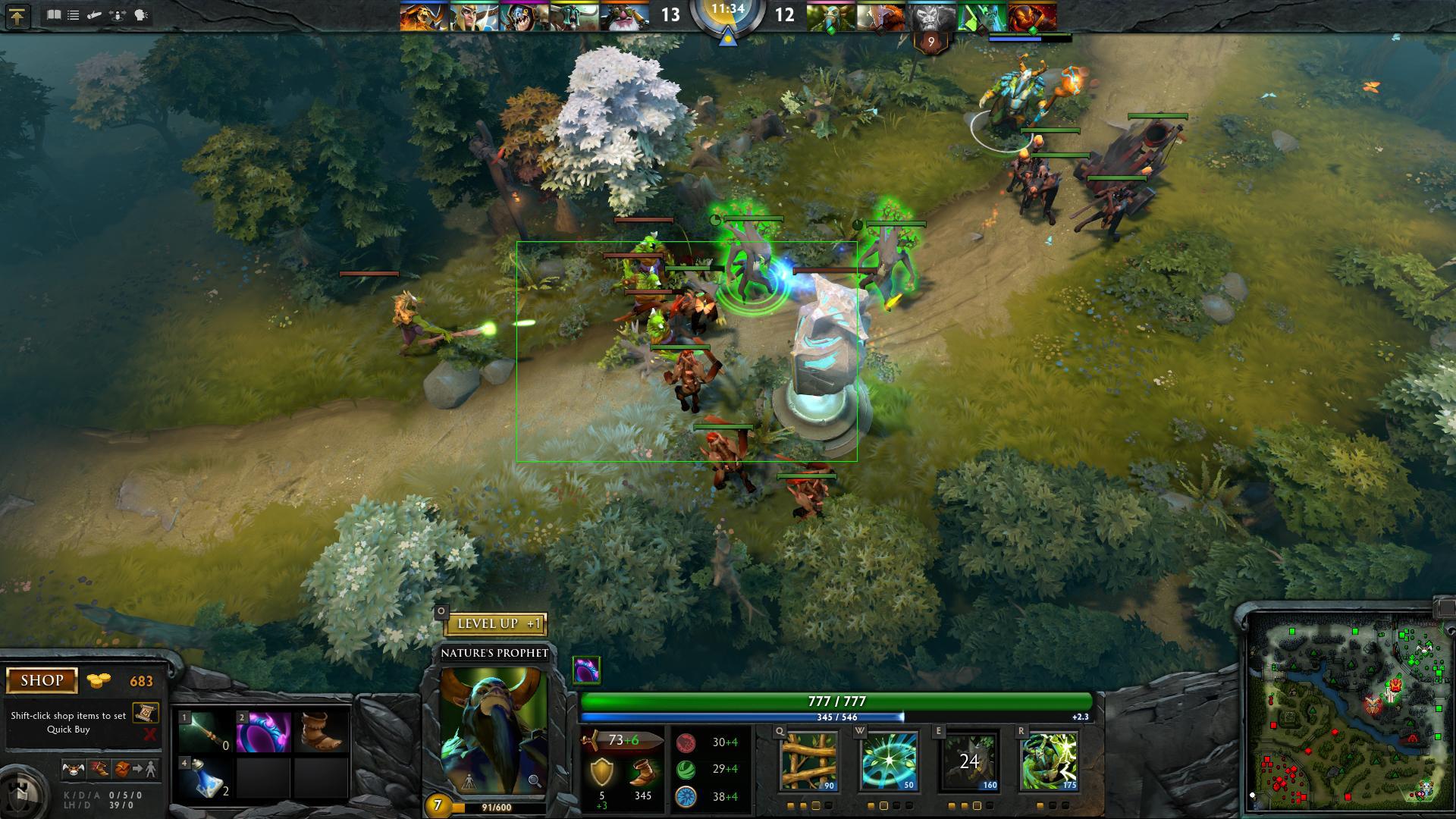This screenshot has width=1456, height=819.
Task: Open the scoreboard list icon
Action: point(74,15)
